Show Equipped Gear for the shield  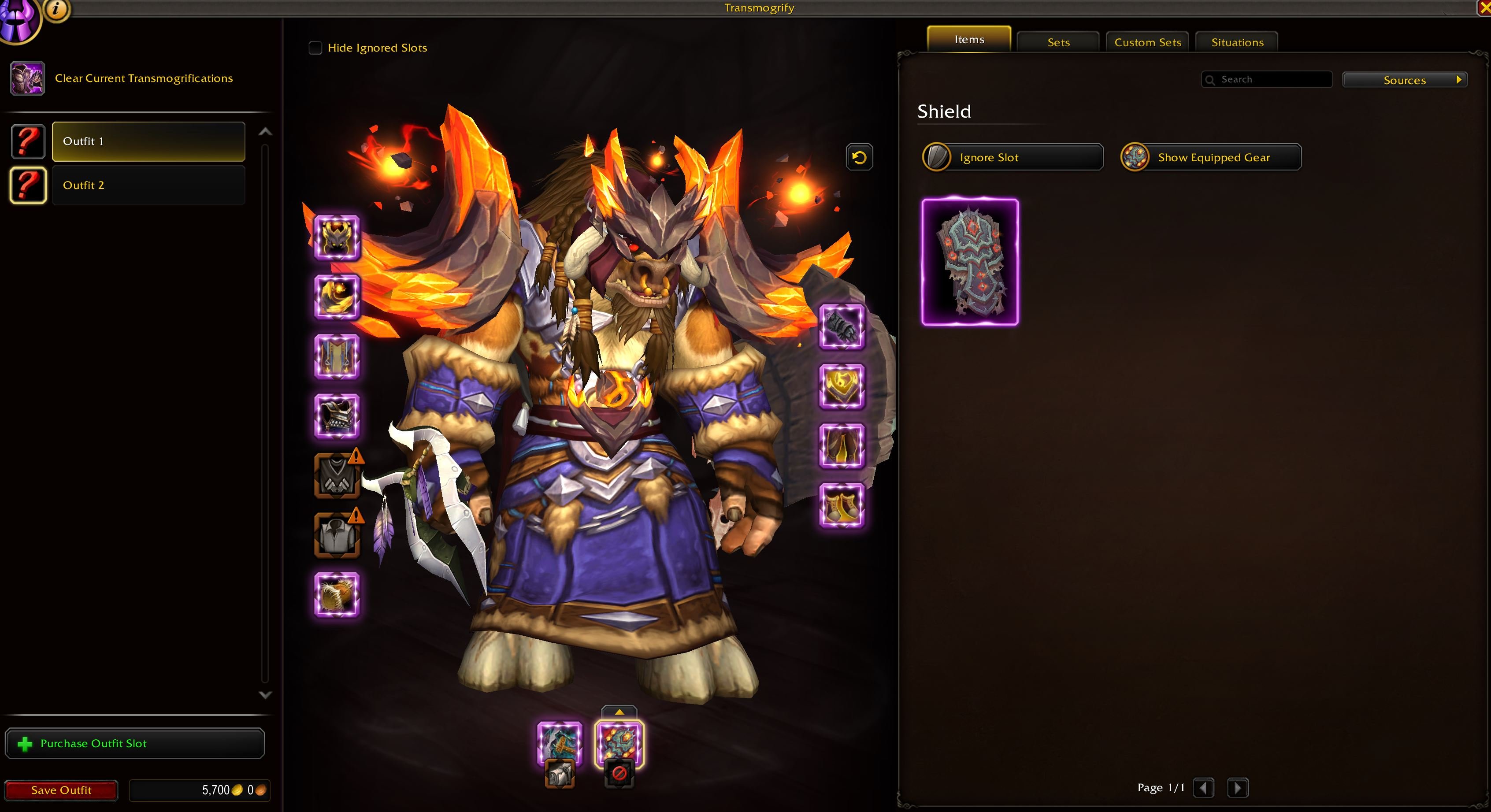tap(1211, 157)
